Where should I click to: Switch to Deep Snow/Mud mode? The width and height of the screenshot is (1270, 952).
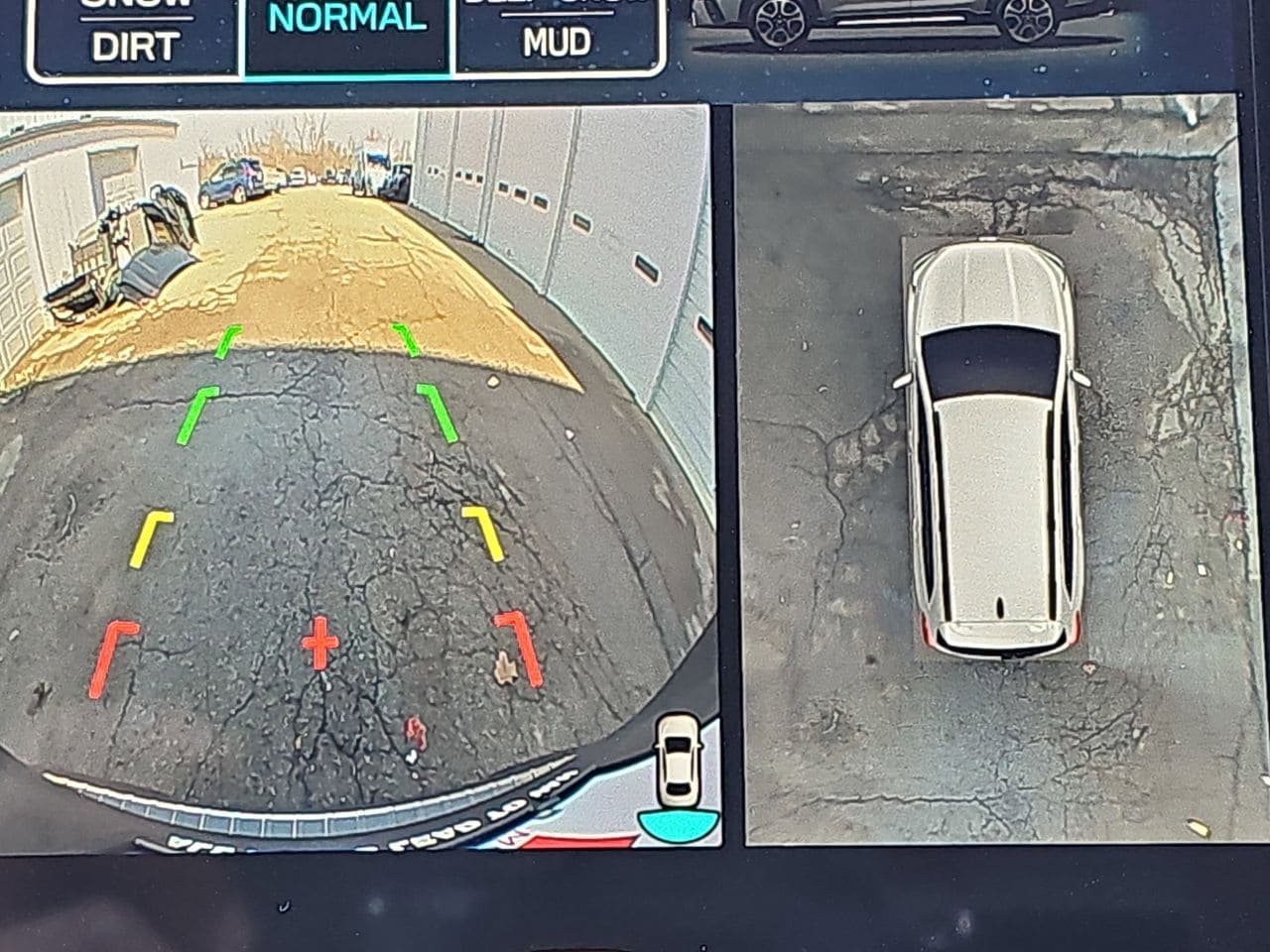coord(558,35)
